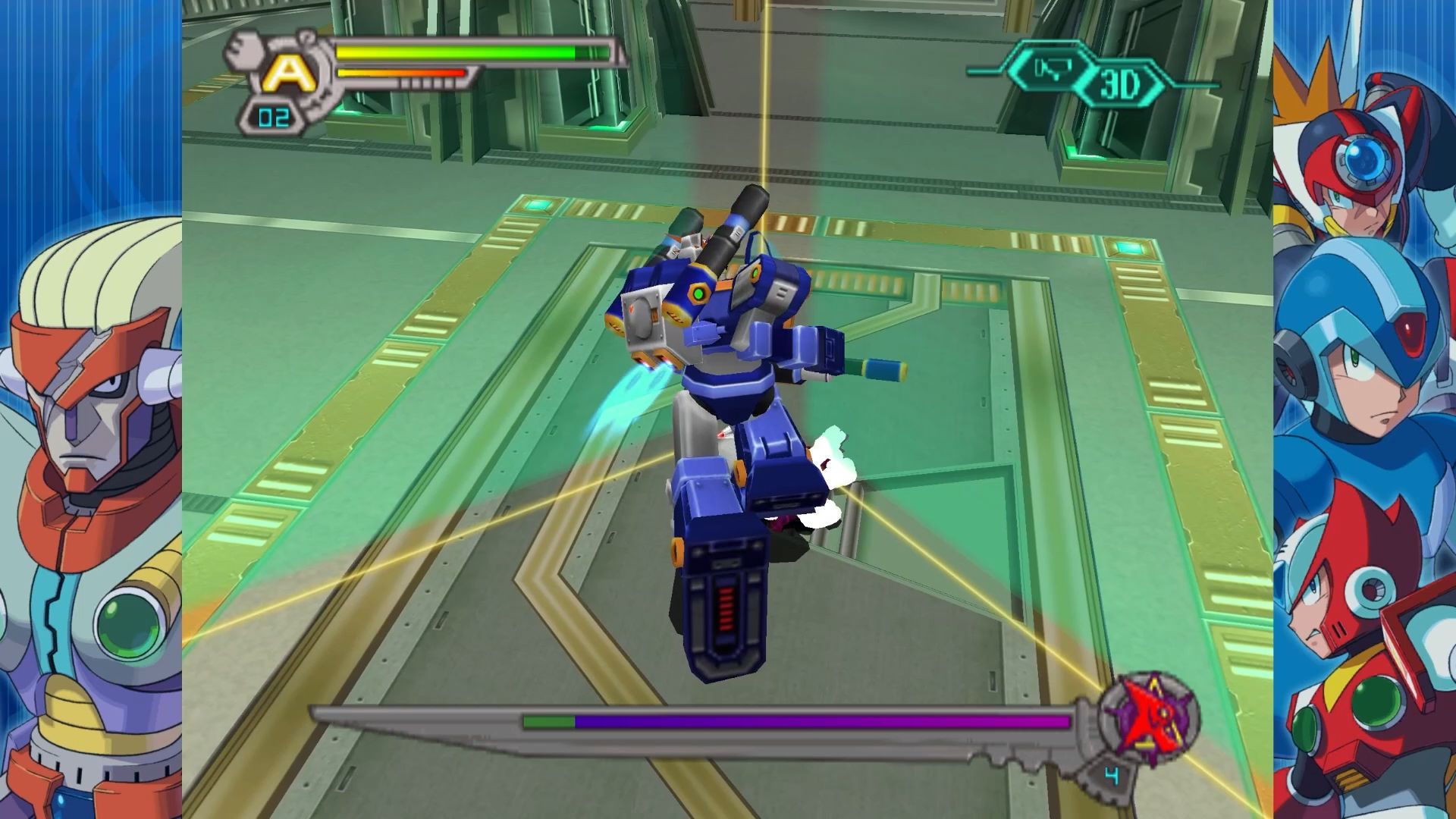
Task: Click the Axl "A" character emblem
Action: coord(287,73)
